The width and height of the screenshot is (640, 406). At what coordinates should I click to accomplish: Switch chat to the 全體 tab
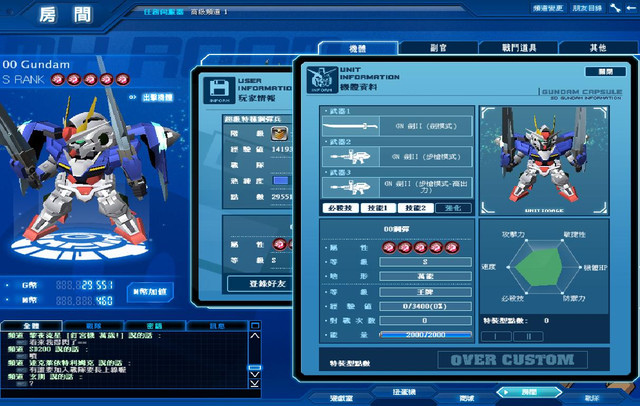pyautogui.click(x=30, y=326)
